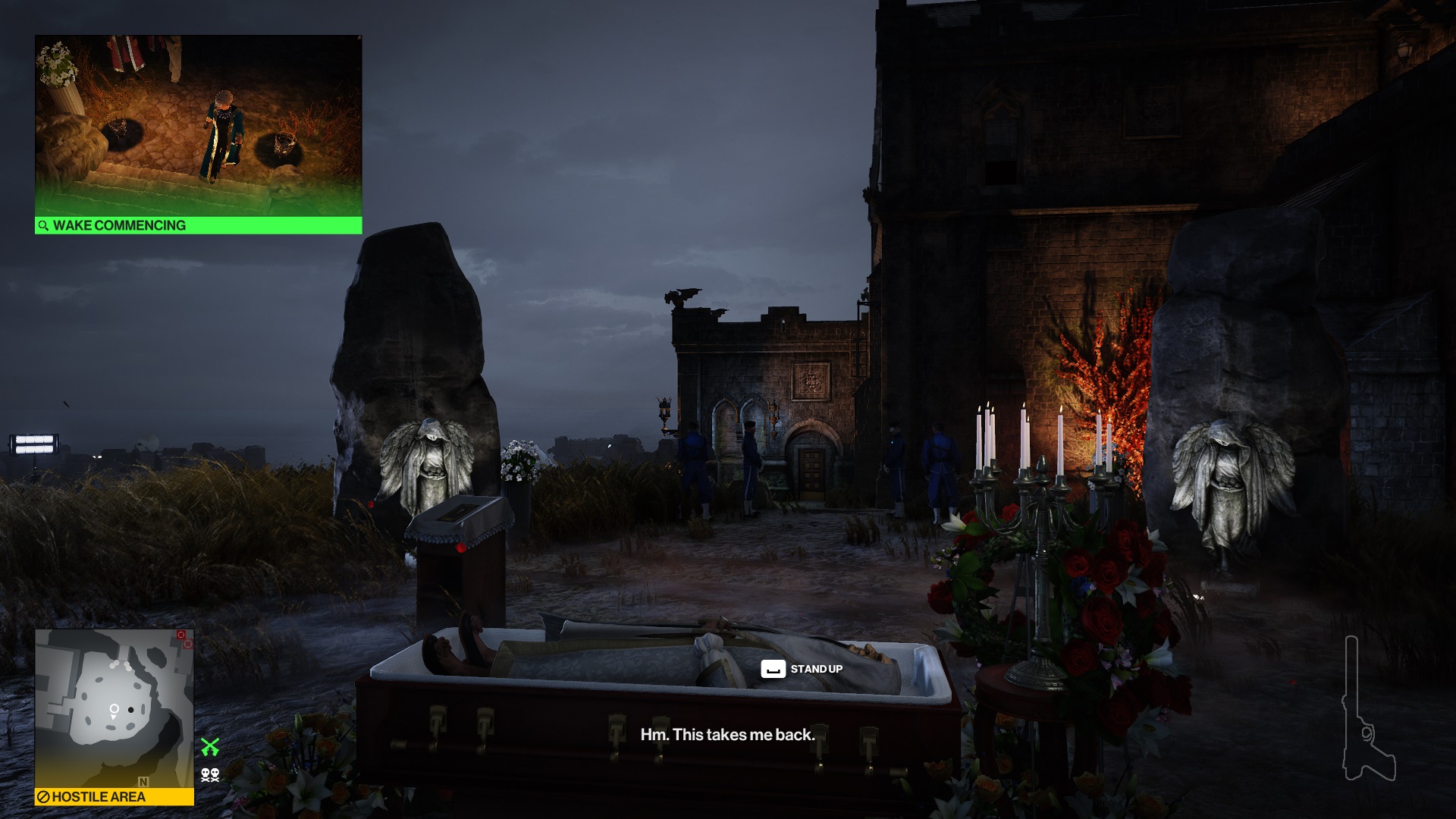Click the green crossed weapons icon
This screenshot has width=1456, height=819.
click(210, 747)
